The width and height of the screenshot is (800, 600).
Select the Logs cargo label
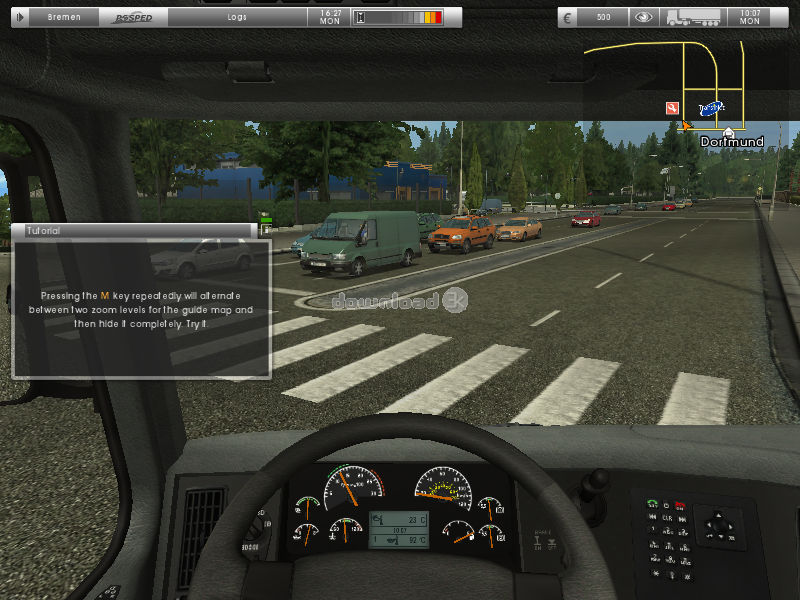point(237,17)
